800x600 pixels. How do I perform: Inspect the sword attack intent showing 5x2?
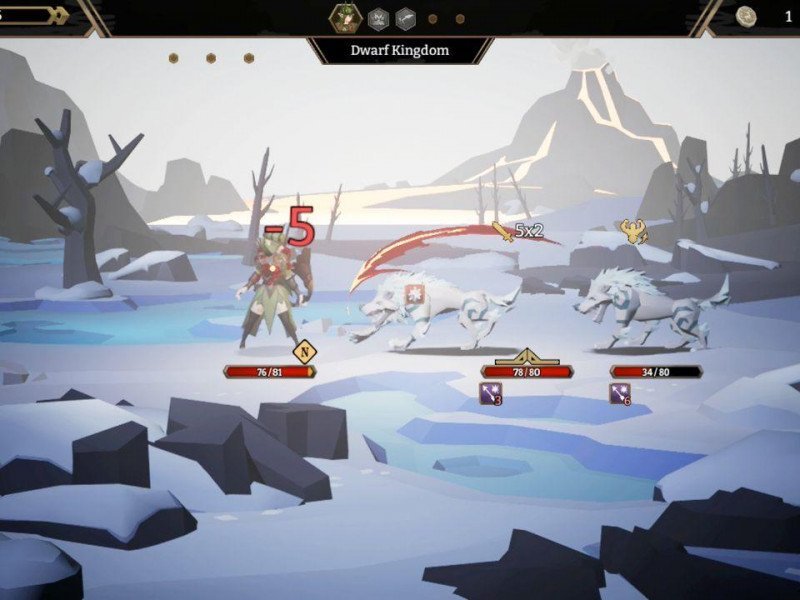point(503,232)
